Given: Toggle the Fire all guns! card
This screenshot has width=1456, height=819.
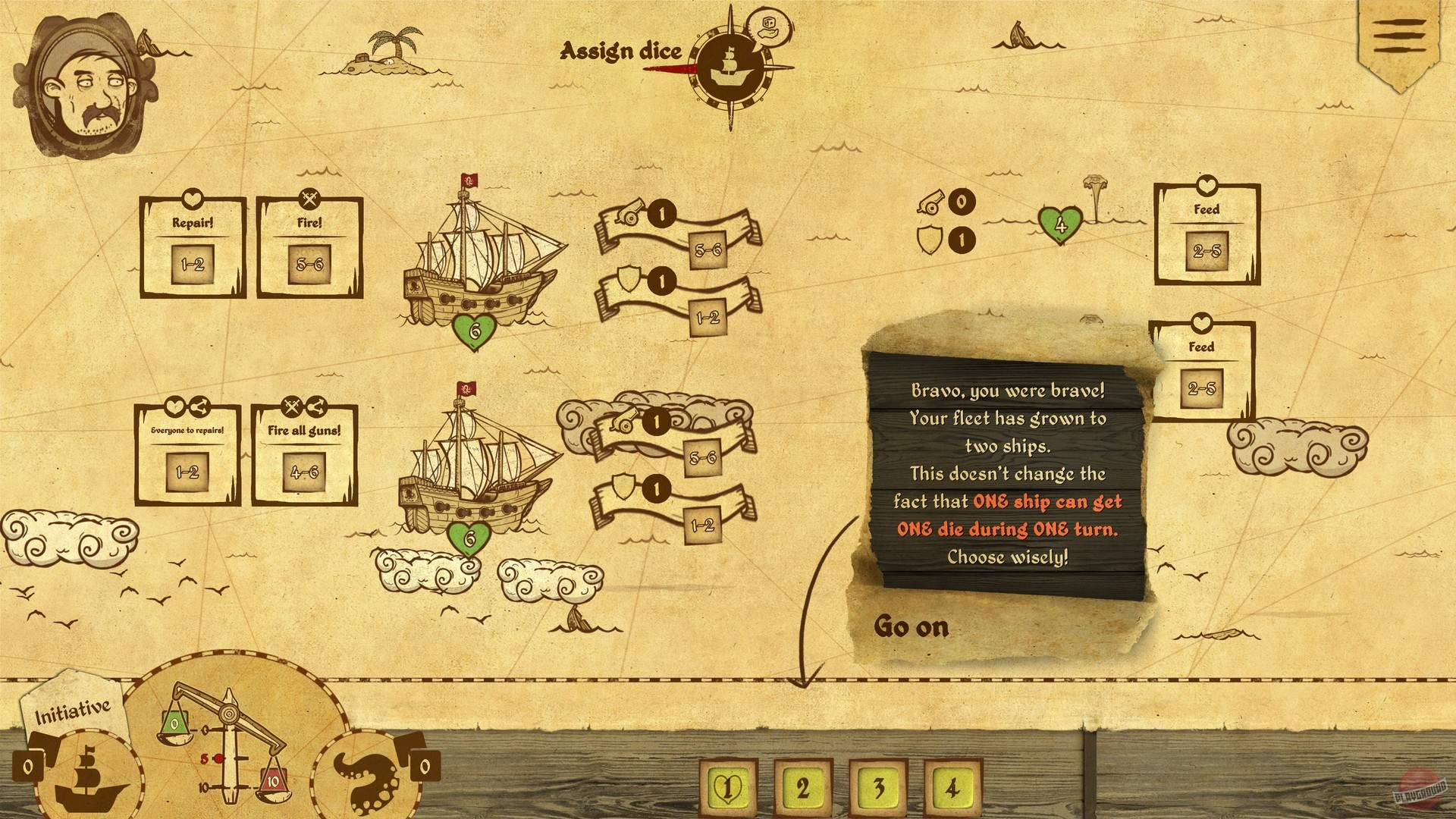Looking at the screenshot, I should (x=306, y=455).
